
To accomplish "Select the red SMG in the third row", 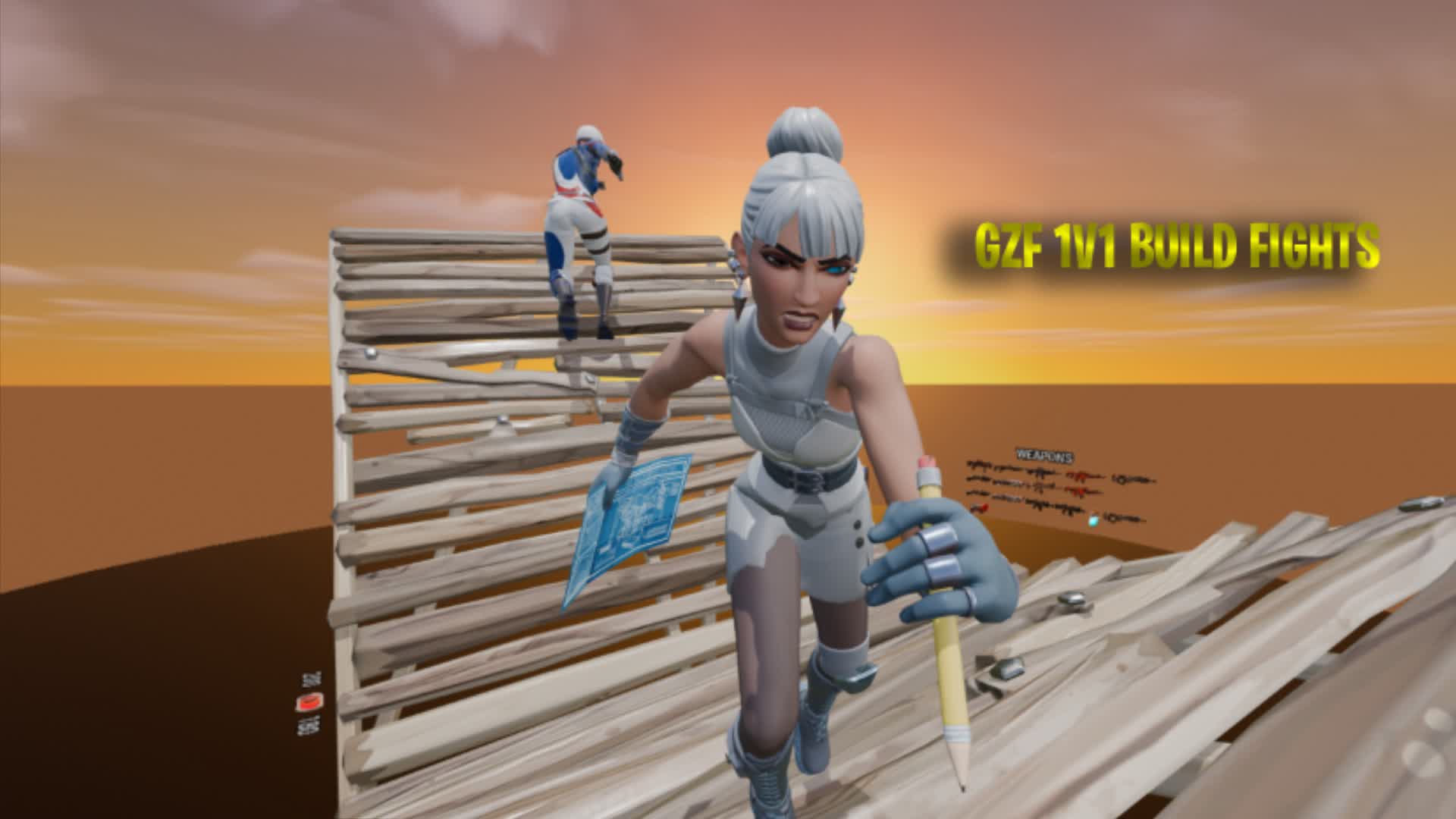I will (1079, 491).
